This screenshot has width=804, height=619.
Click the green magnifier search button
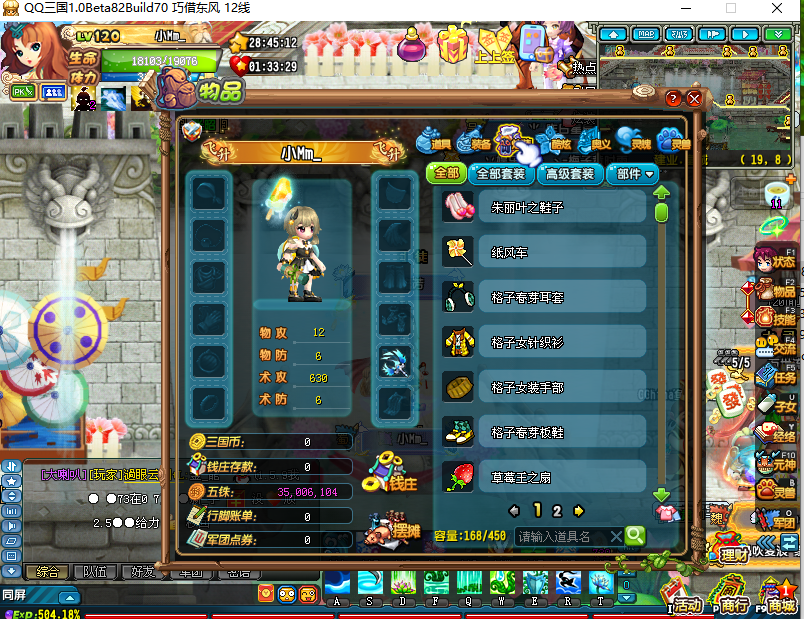pos(635,536)
